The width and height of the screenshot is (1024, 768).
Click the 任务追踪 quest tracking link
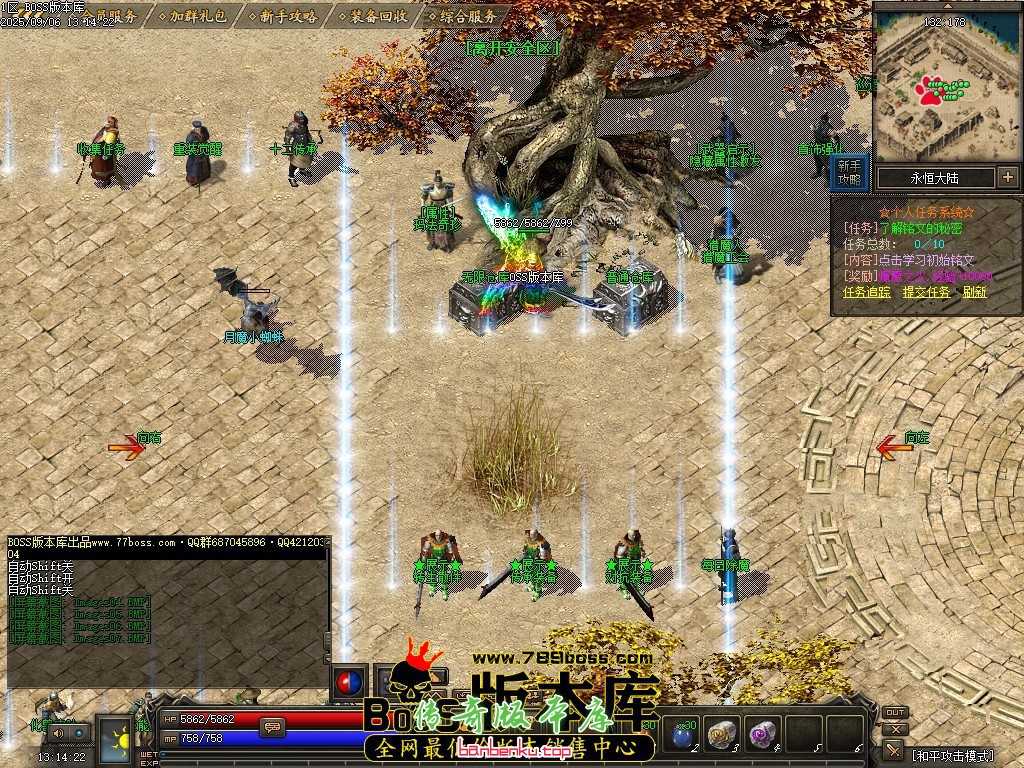(866, 292)
